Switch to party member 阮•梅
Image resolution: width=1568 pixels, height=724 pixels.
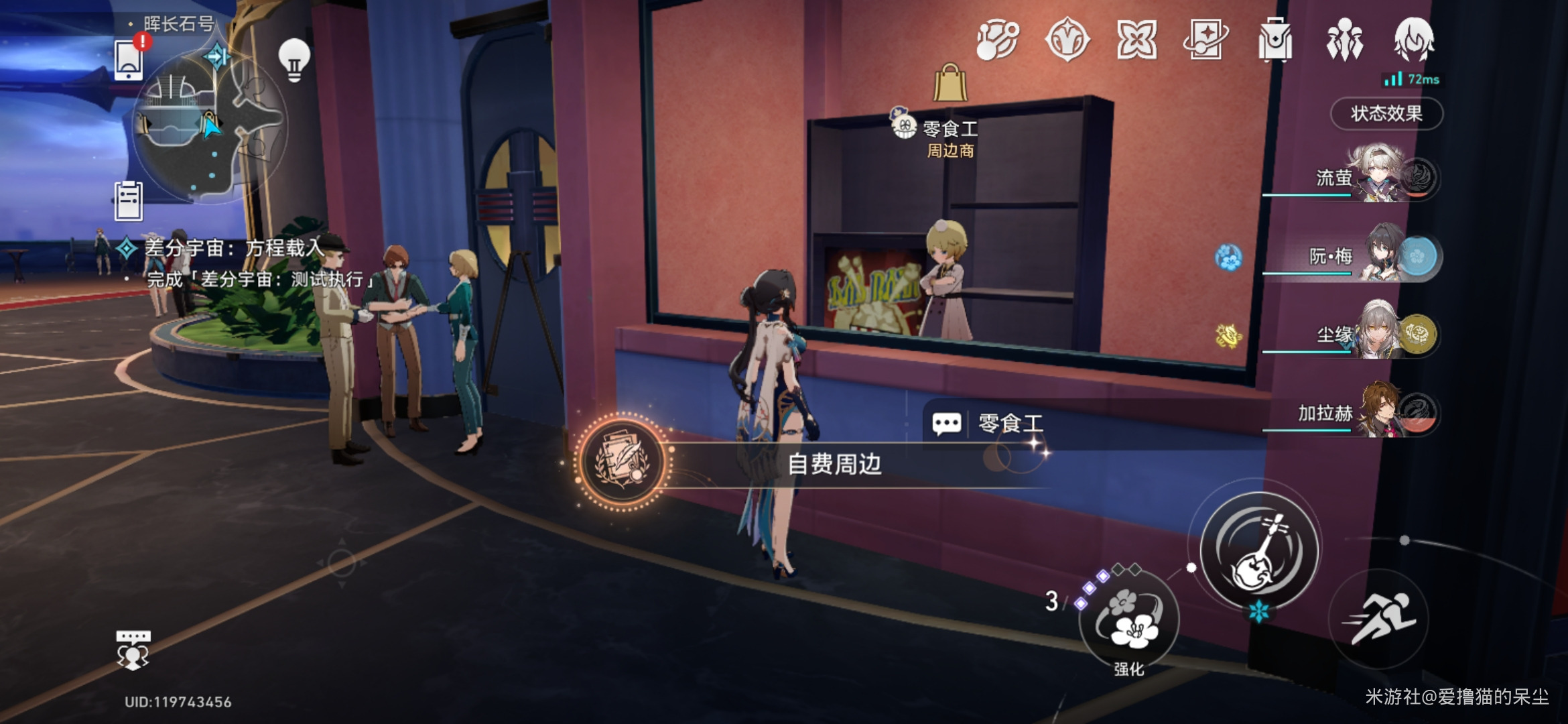click(x=1380, y=255)
